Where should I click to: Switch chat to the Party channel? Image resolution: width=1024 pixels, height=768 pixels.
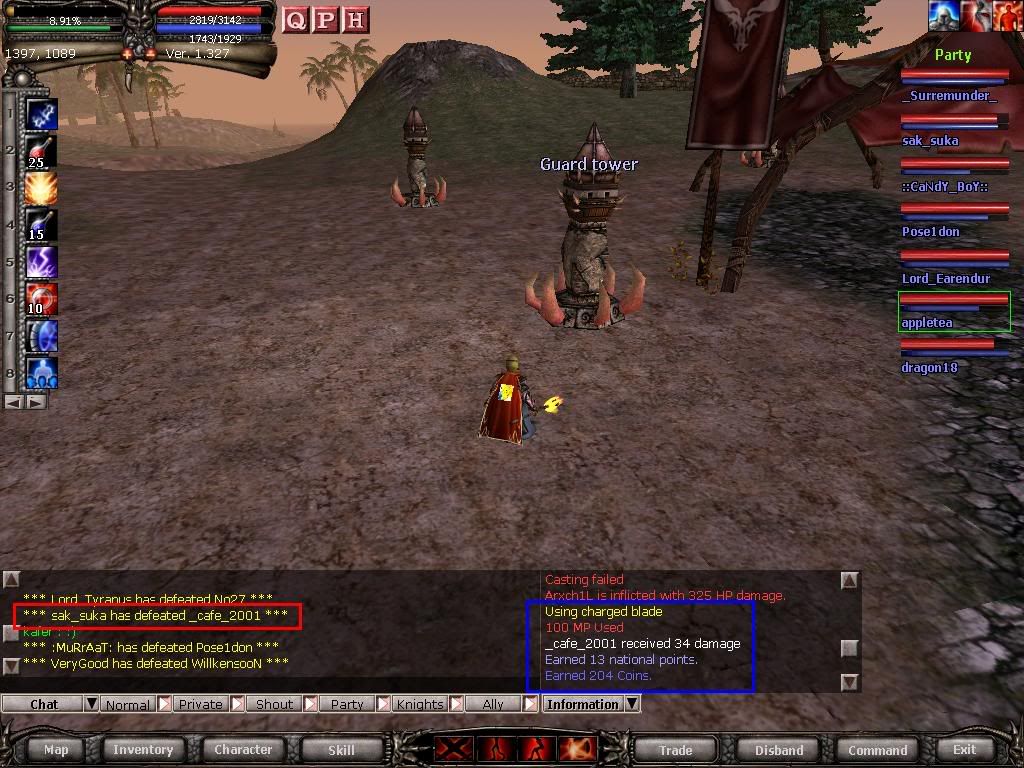[x=347, y=704]
